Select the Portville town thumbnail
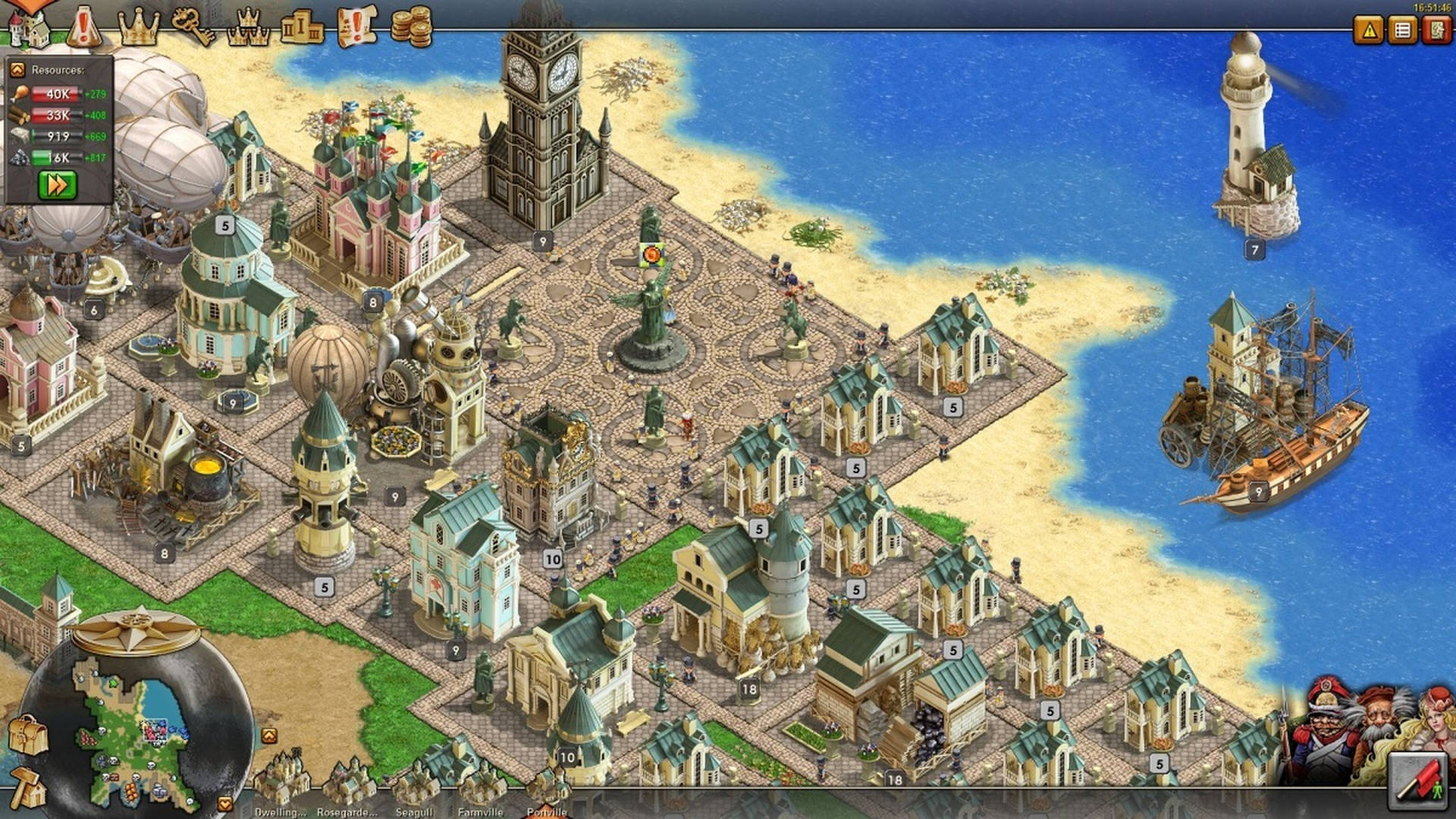1456x819 pixels. coord(549,789)
